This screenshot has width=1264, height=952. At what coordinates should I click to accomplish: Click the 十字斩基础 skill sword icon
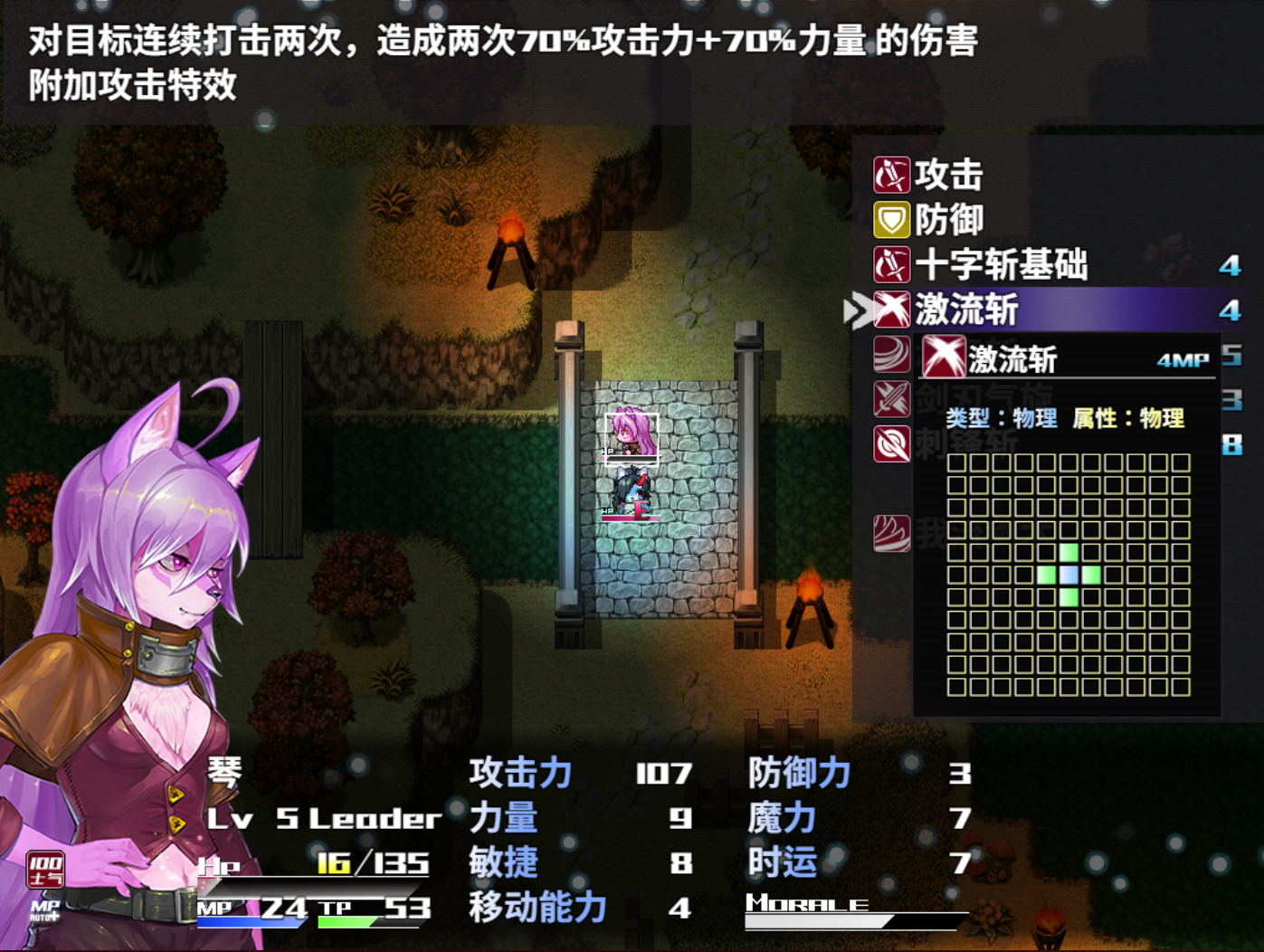[891, 265]
